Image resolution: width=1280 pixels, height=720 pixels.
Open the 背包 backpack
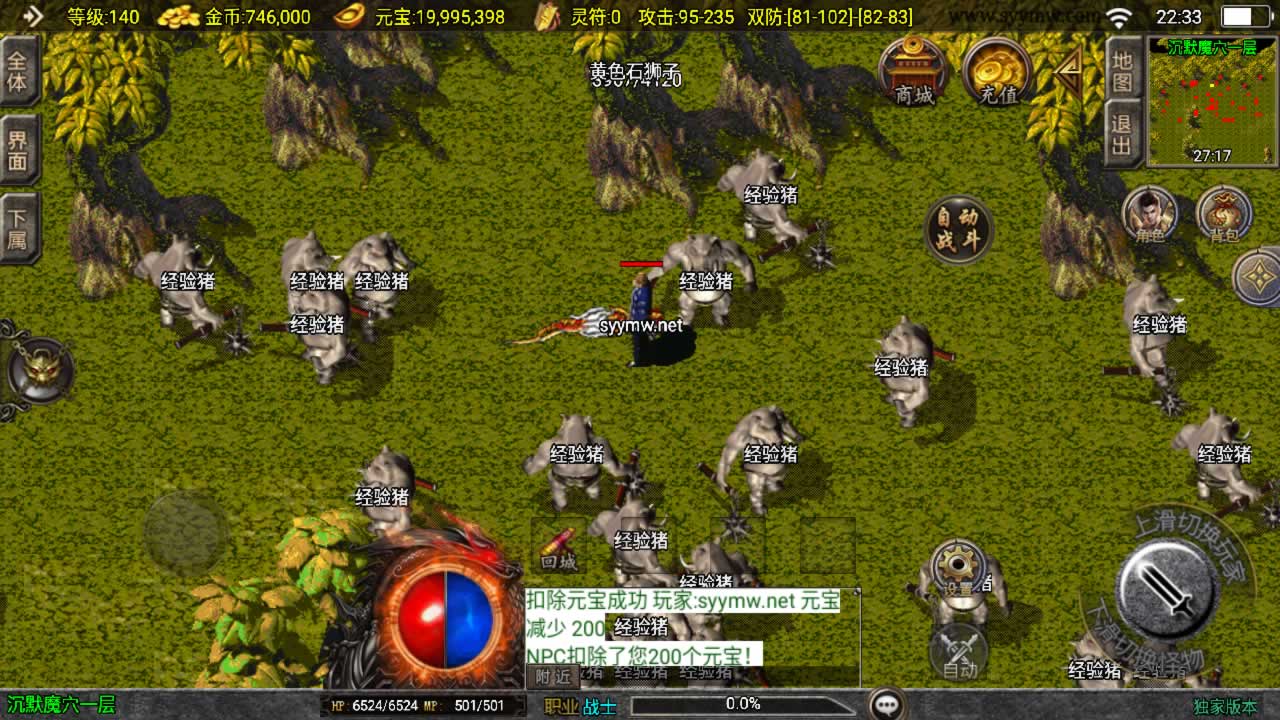[1224, 215]
